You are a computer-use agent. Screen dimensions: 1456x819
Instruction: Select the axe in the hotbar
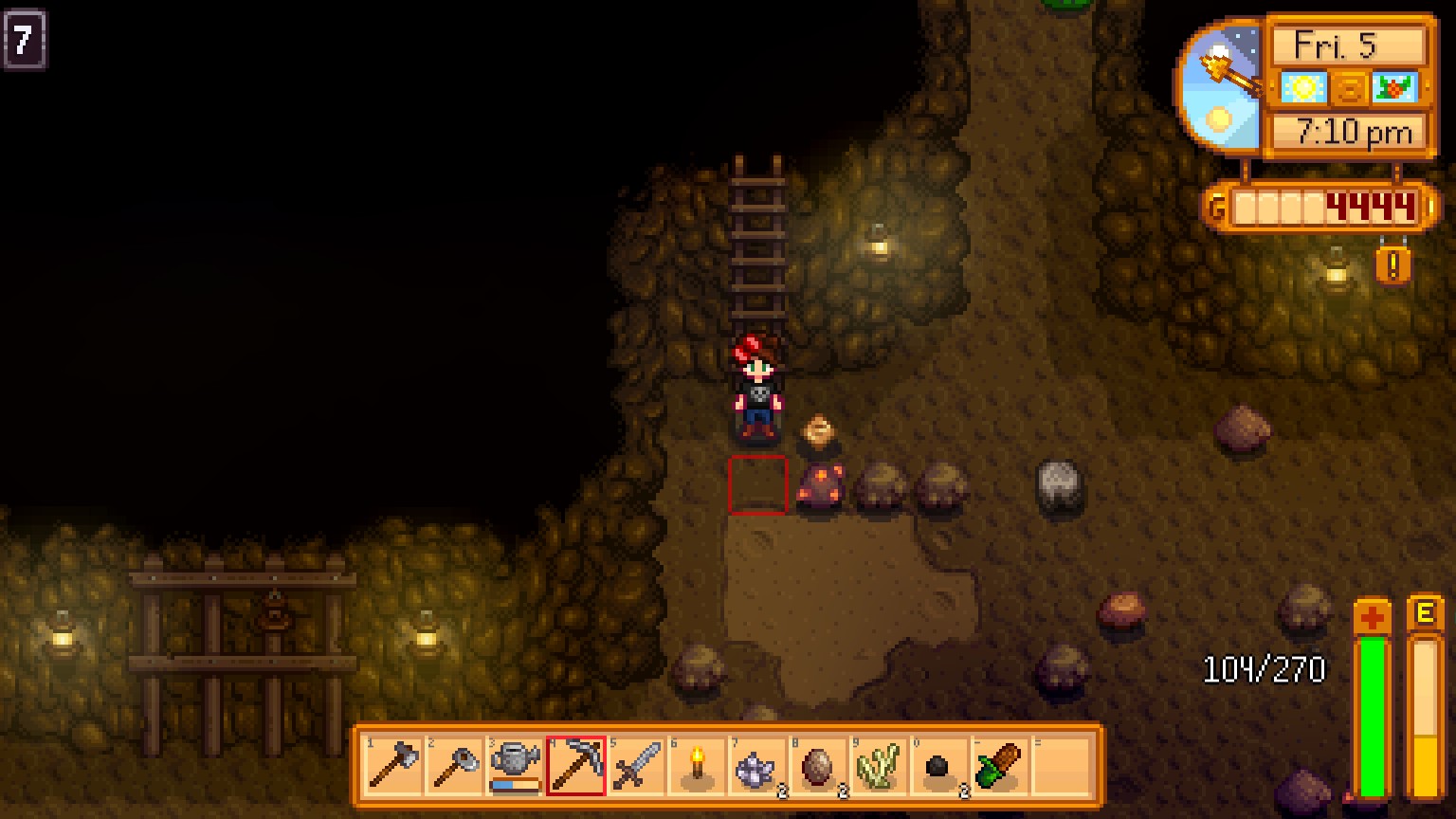tap(393, 765)
